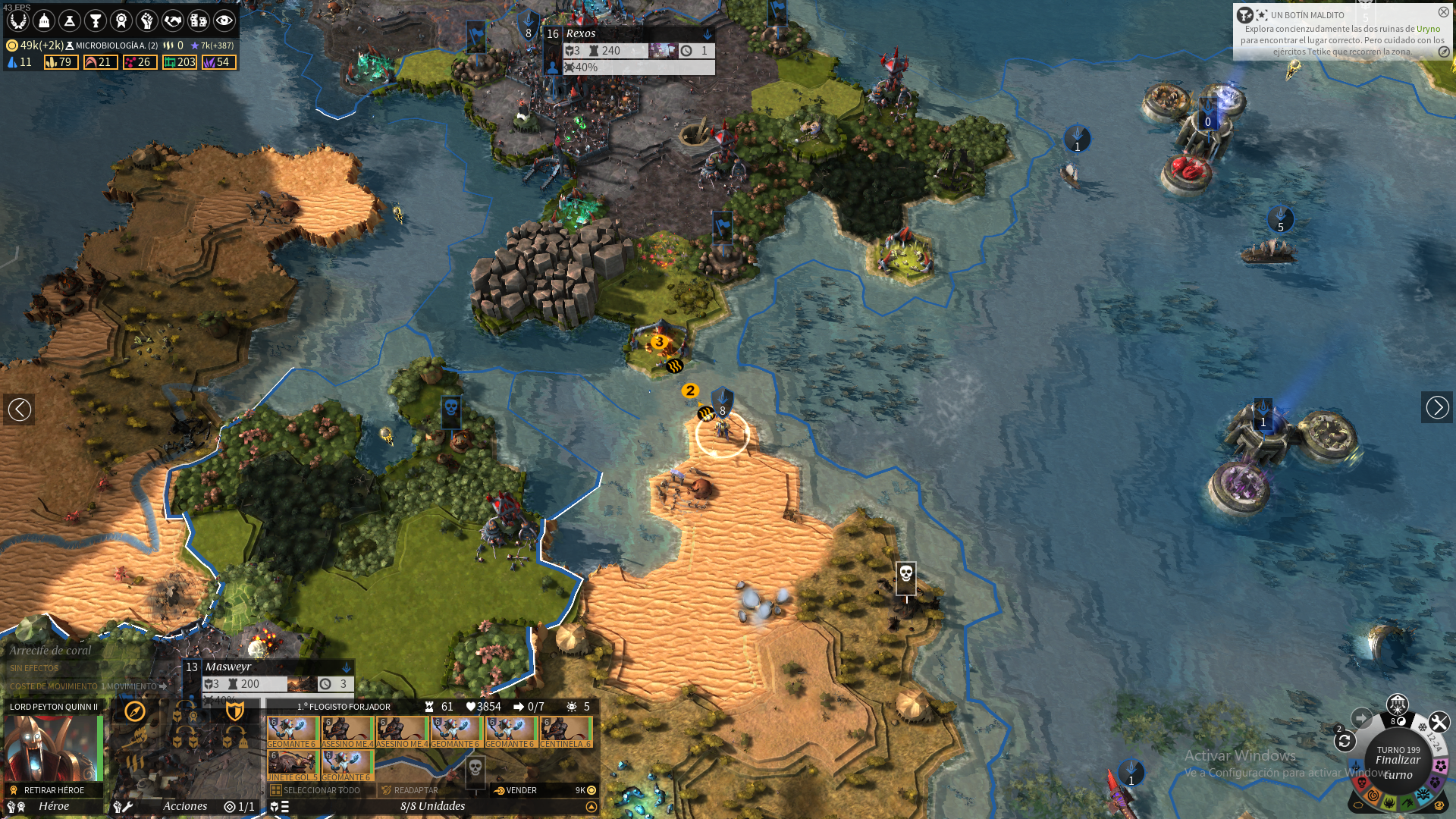Open the city dome list screen

(44, 20)
